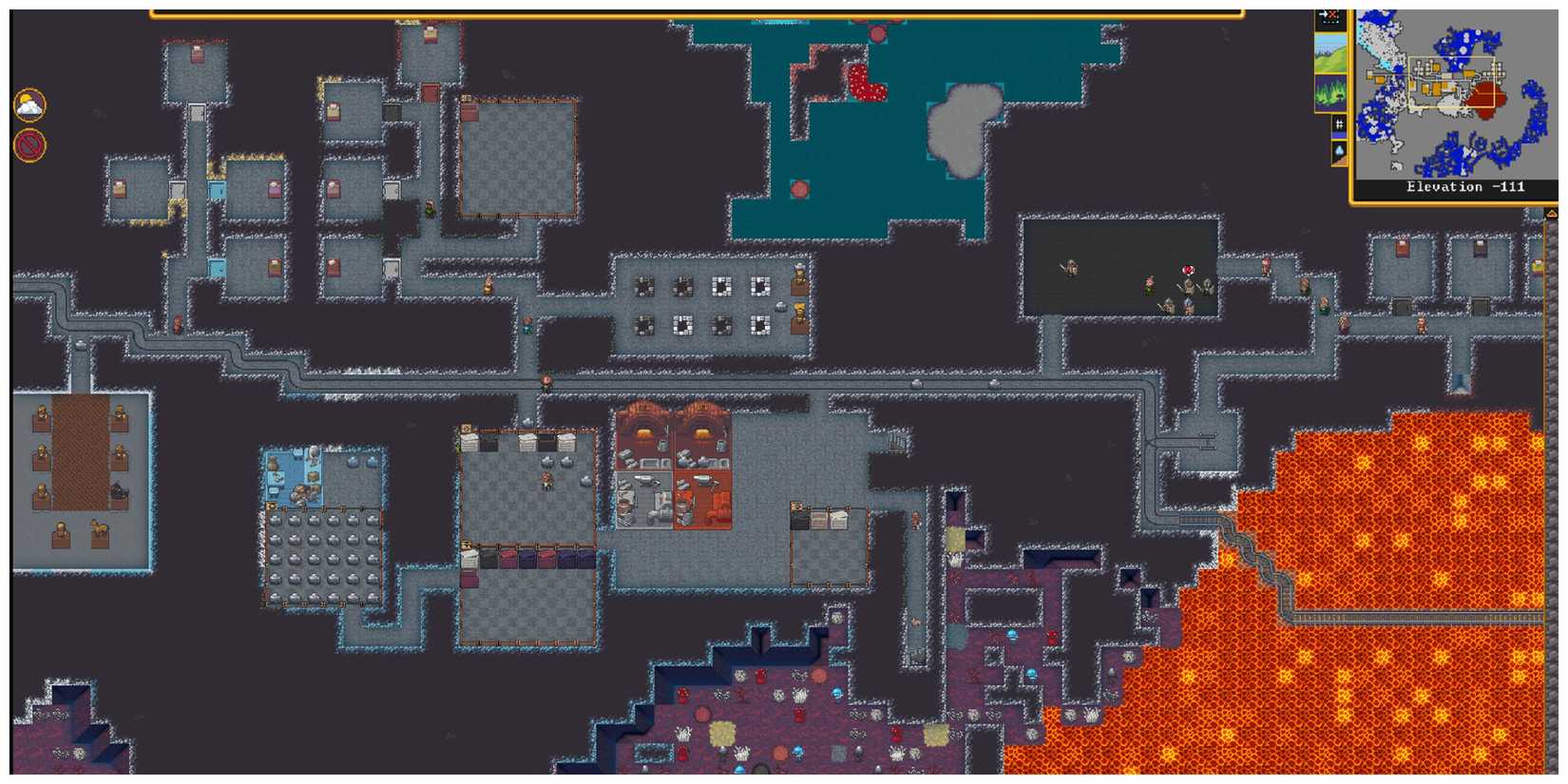1568x784 pixels.
Task: Enable the grid overlay on the minimap sidebar
Action: (x=1340, y=124)
